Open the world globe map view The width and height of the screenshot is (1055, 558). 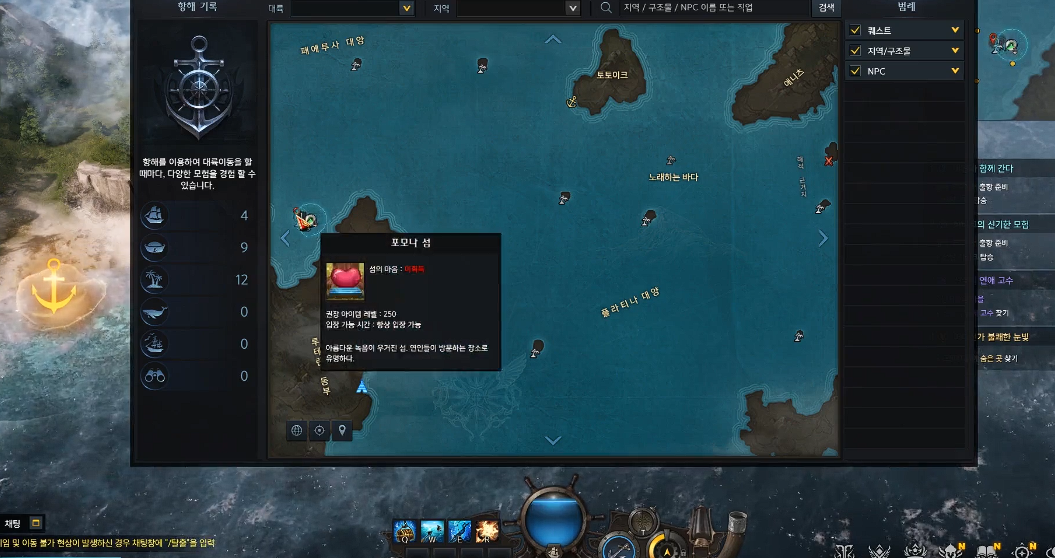pyautogui.click(x=297, y=430)
